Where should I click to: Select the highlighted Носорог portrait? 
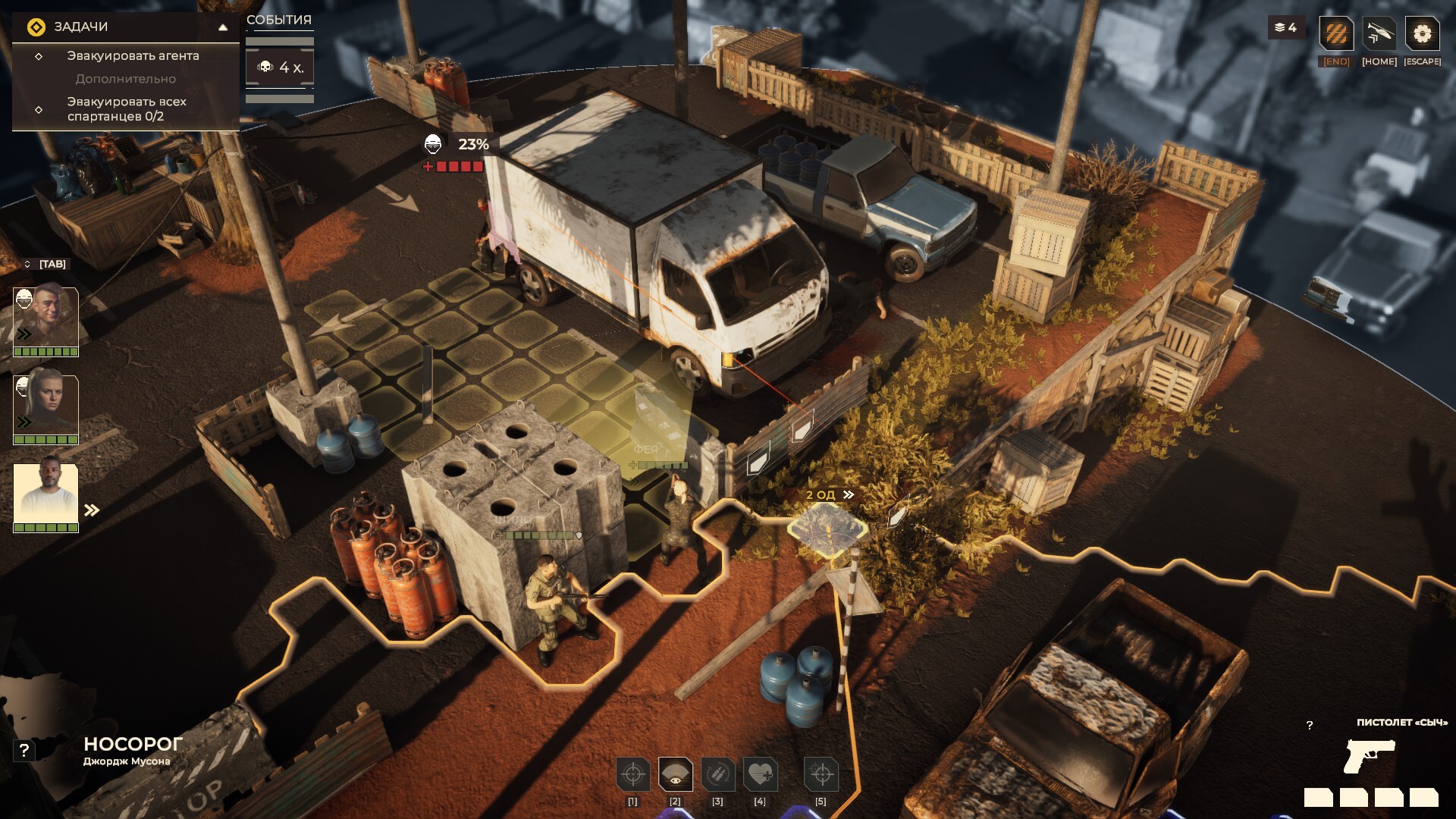pos(46,494)
